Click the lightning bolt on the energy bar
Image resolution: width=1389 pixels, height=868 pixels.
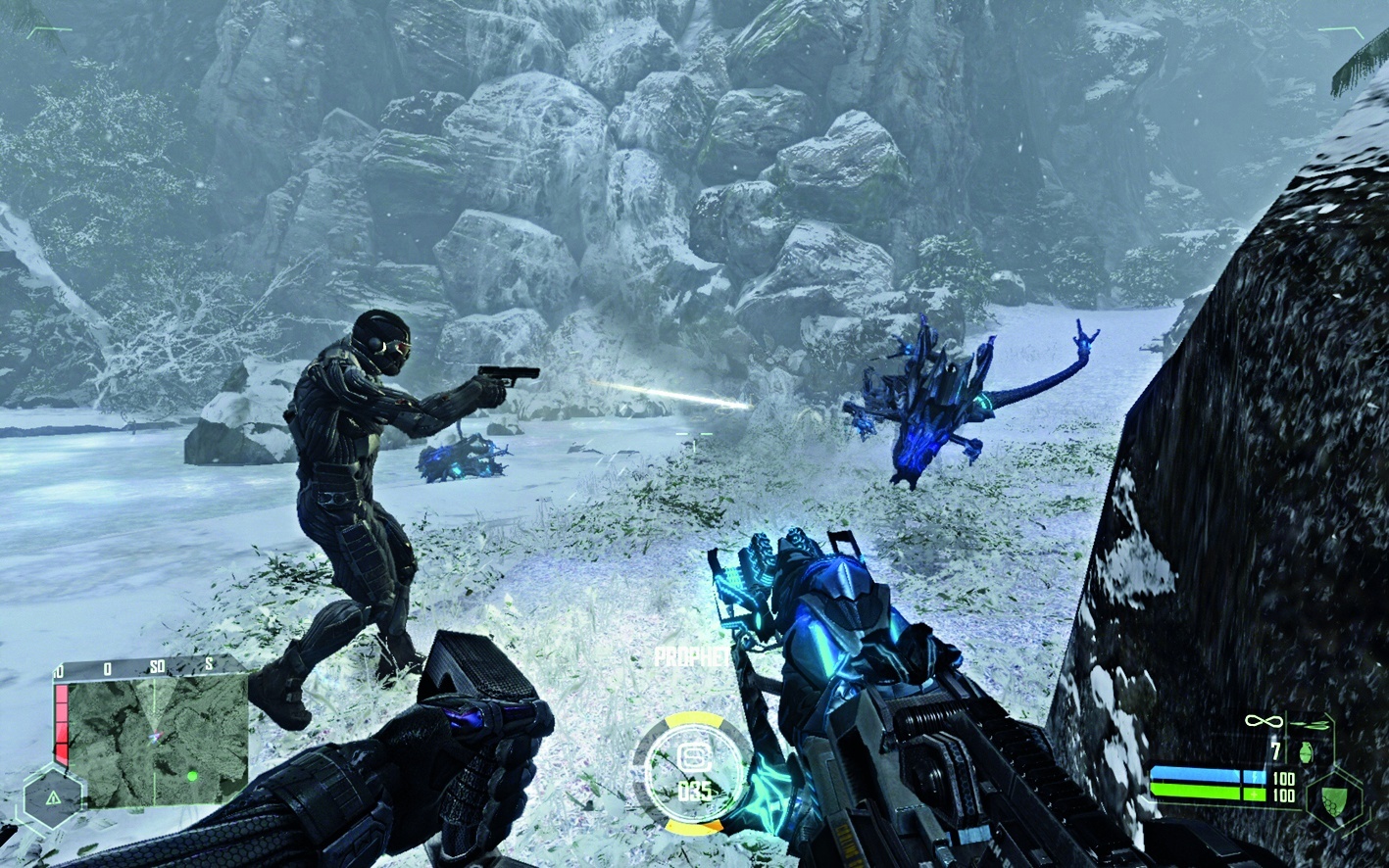pyautogui.click(x=1255, y=777)
